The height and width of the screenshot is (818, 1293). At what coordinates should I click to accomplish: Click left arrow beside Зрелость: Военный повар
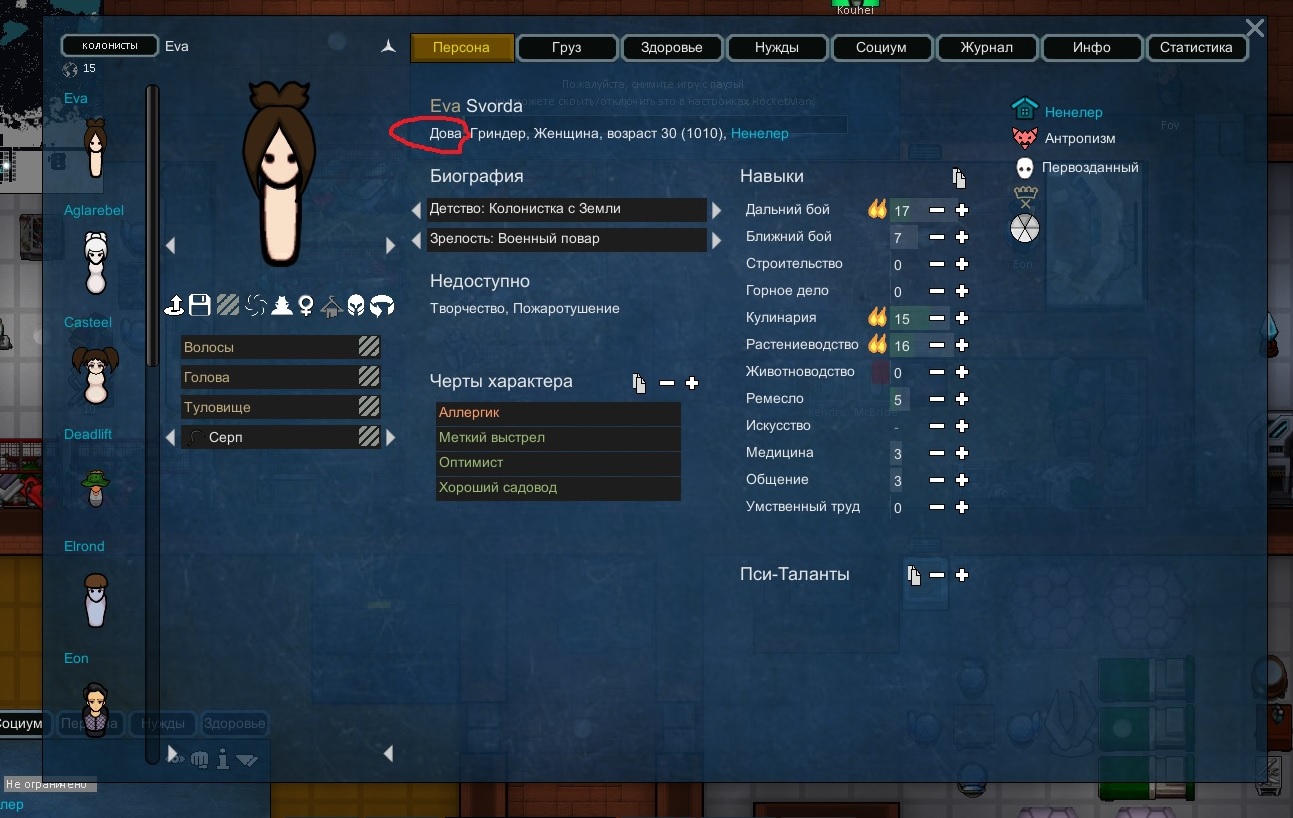416,240
